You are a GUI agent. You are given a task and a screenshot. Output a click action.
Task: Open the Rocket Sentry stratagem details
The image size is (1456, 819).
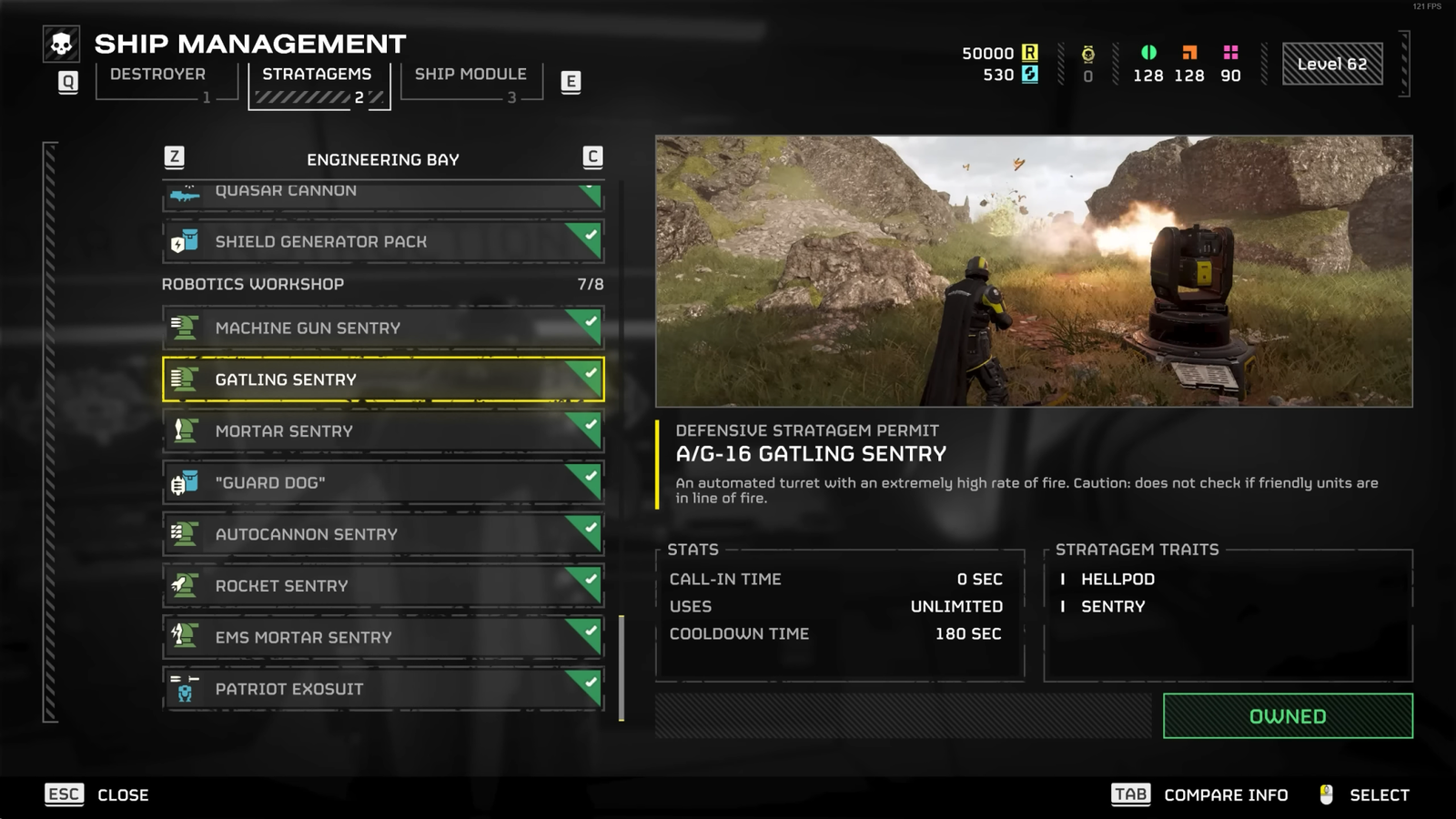tap(382, 586)
